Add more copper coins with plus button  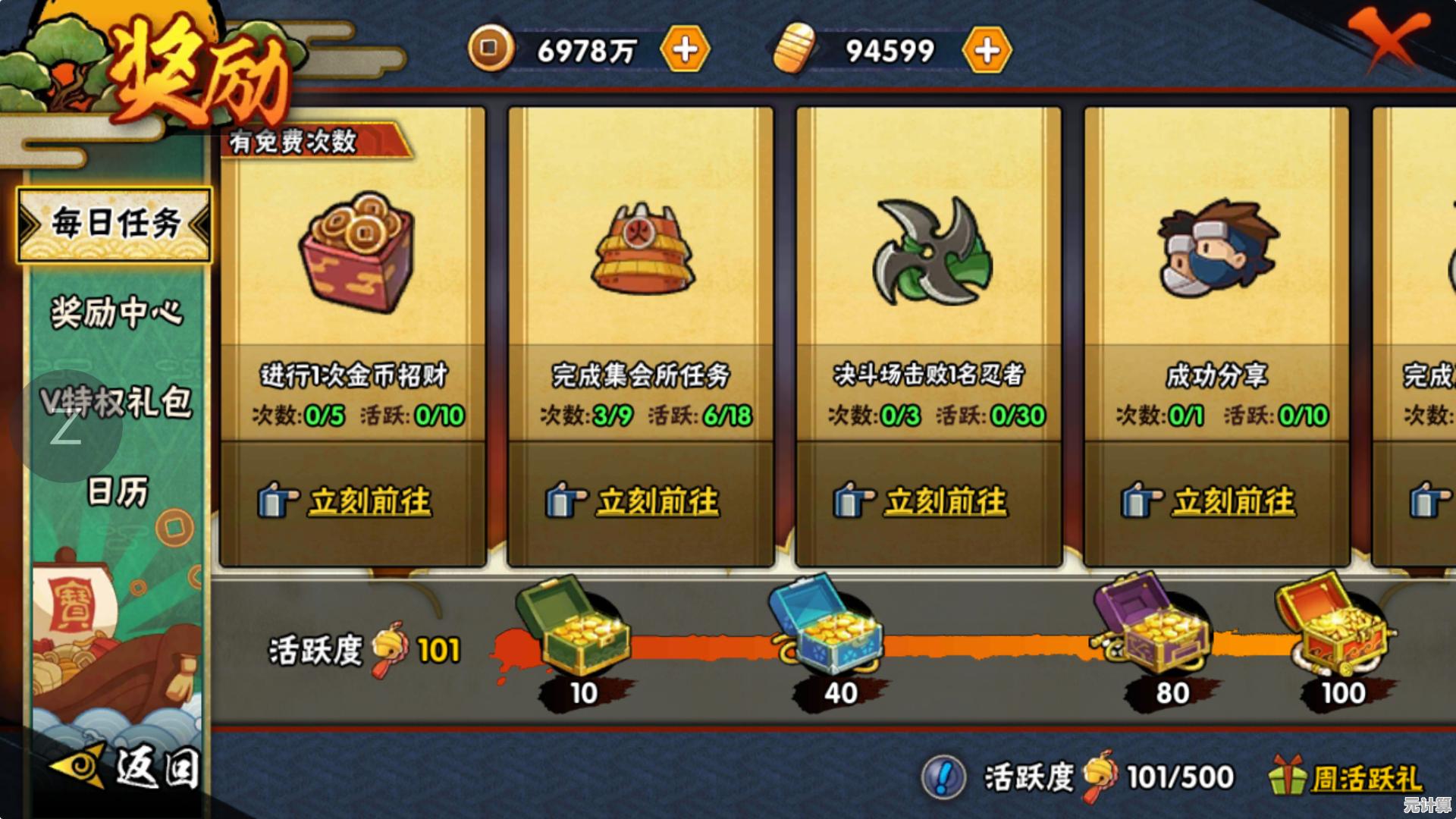685,50
